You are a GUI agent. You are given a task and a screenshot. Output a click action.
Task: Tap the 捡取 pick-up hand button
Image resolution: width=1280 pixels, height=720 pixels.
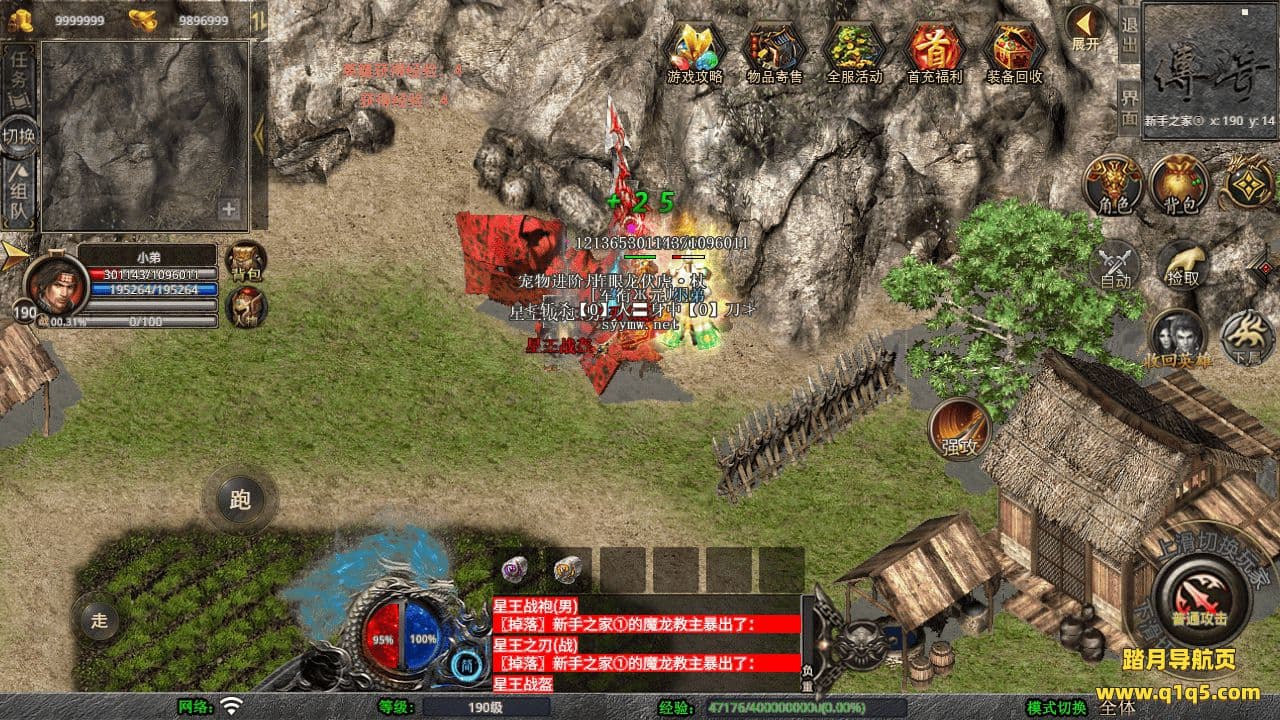coord(1180,265)
